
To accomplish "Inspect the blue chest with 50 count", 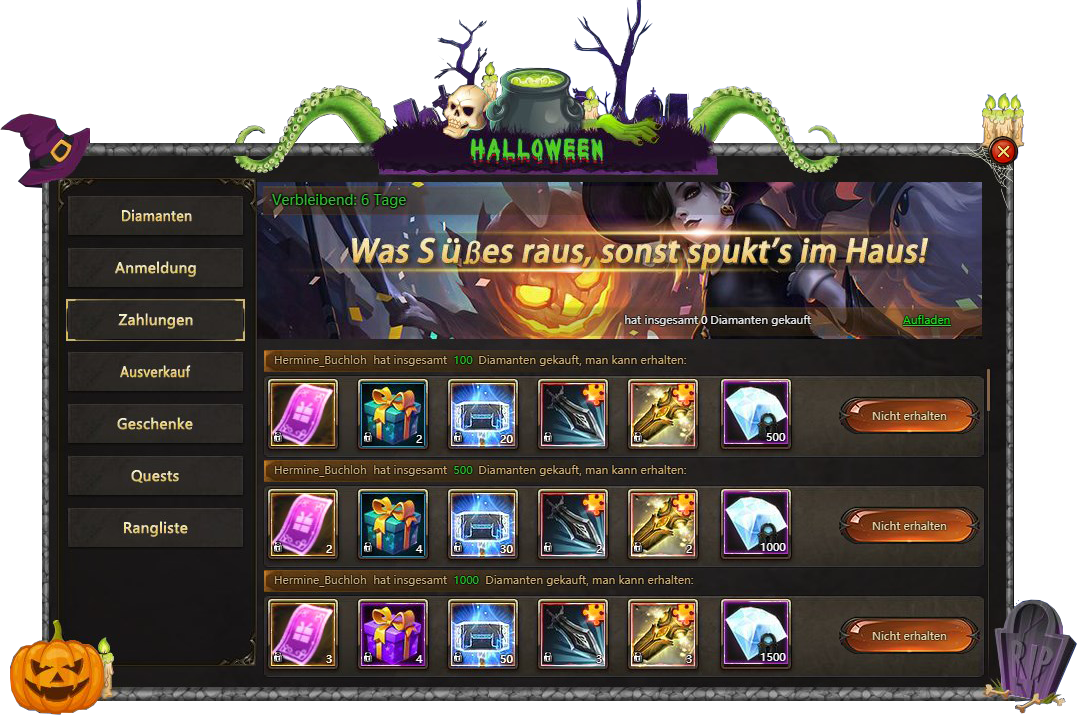I will pyautogui.click(x=483, y=634).
